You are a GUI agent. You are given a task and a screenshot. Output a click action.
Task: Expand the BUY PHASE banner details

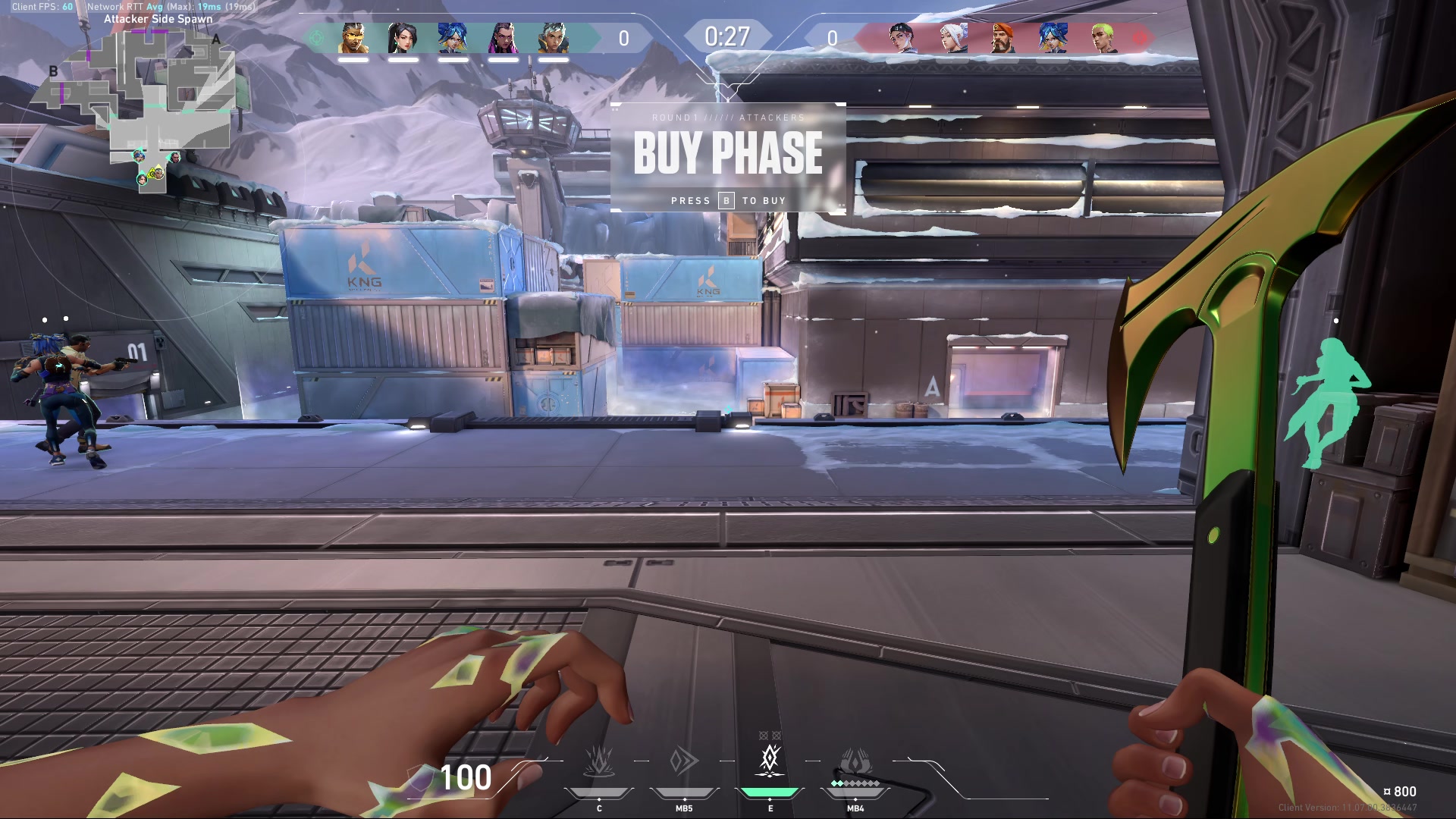pyautogui.click(x=728, y=153)
